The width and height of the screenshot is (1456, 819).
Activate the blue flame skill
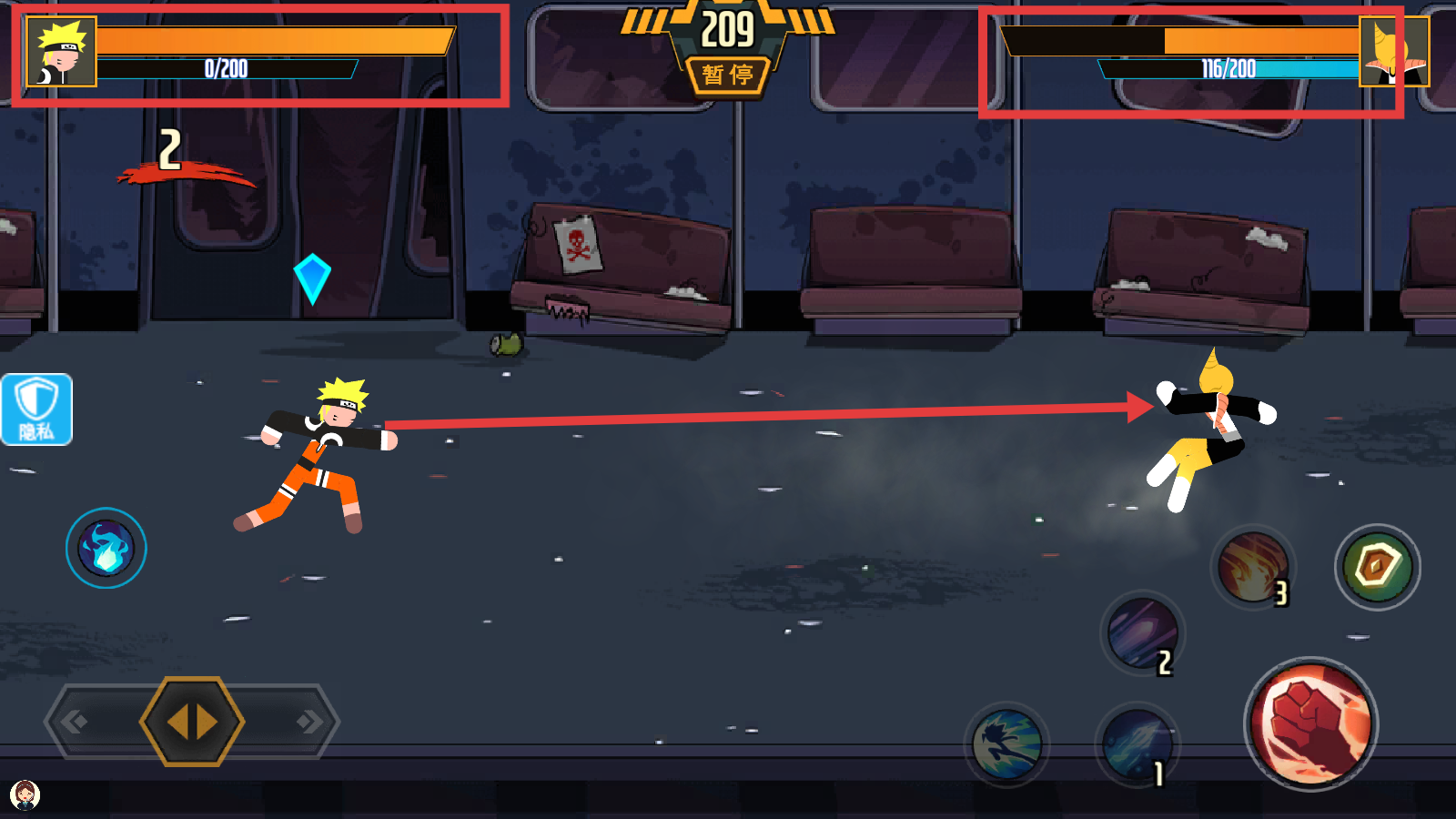tap(106, 548)
